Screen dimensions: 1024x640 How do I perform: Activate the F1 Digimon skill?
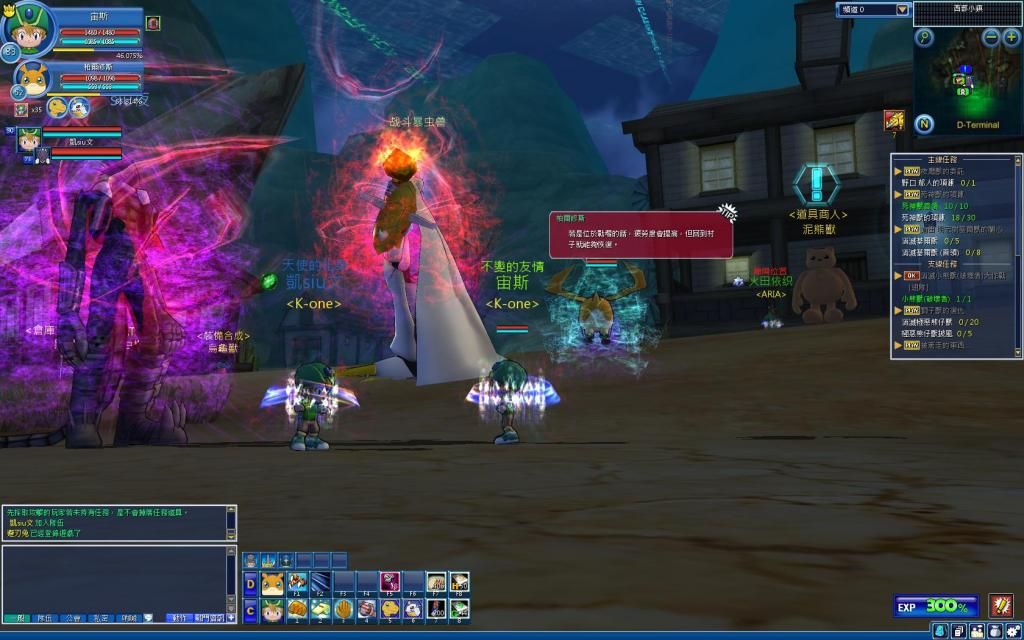pos(296,583)
